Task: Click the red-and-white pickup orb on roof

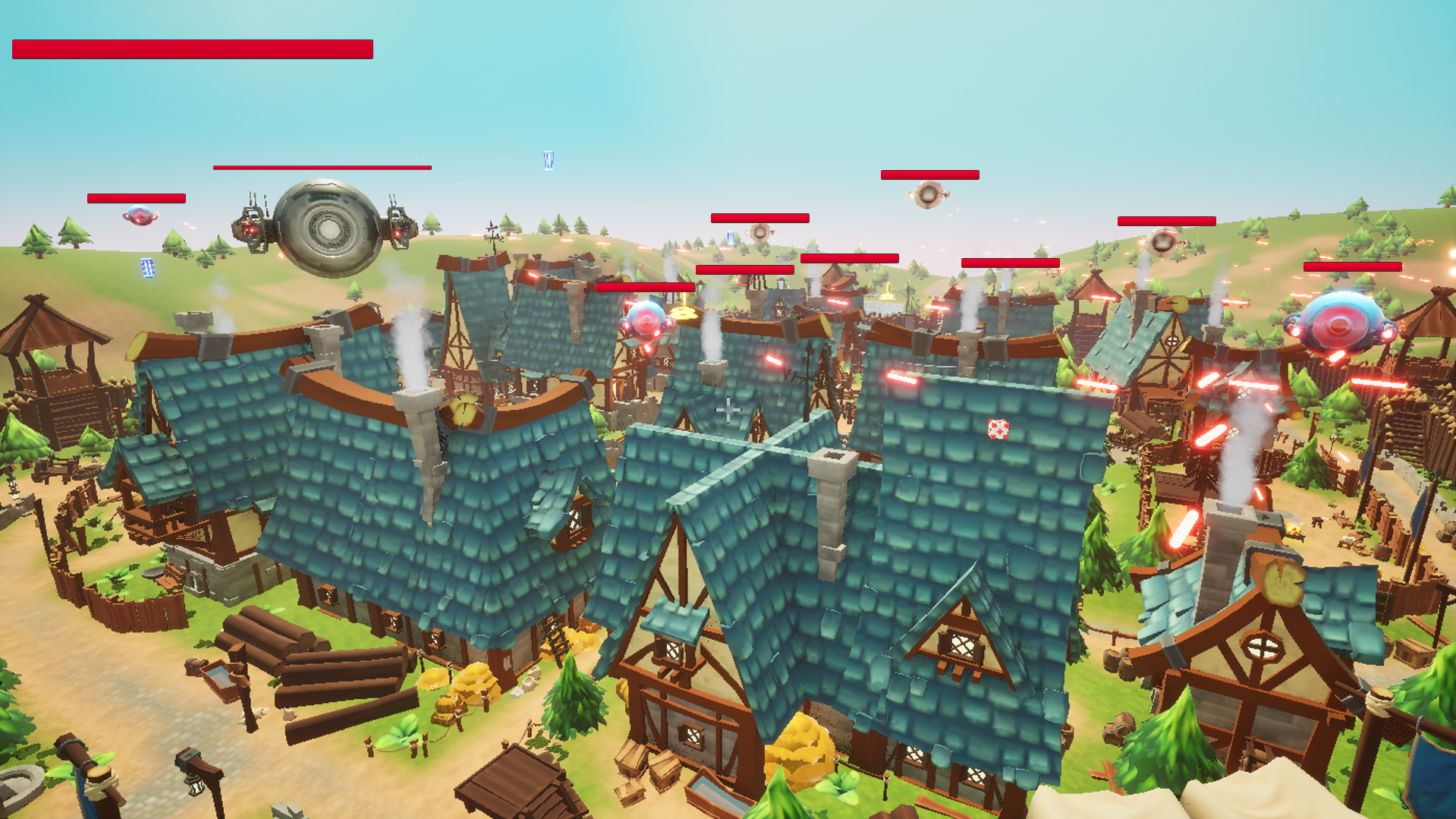Action: pos(999,430)
